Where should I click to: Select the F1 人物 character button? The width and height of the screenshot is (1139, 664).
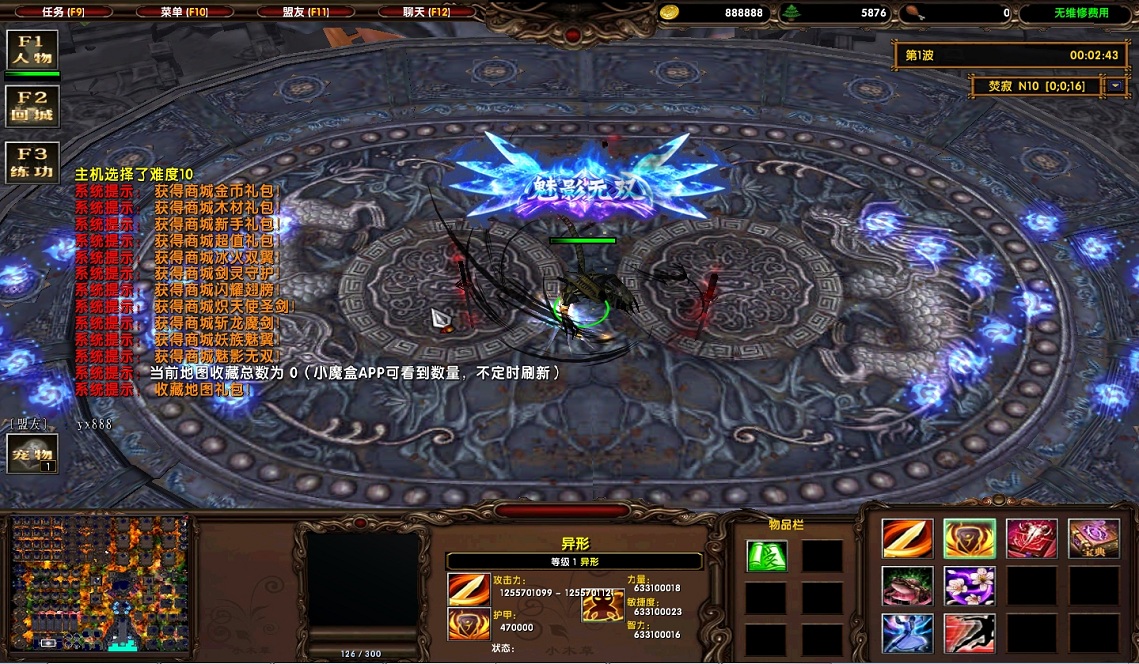[x=32, y=50]
